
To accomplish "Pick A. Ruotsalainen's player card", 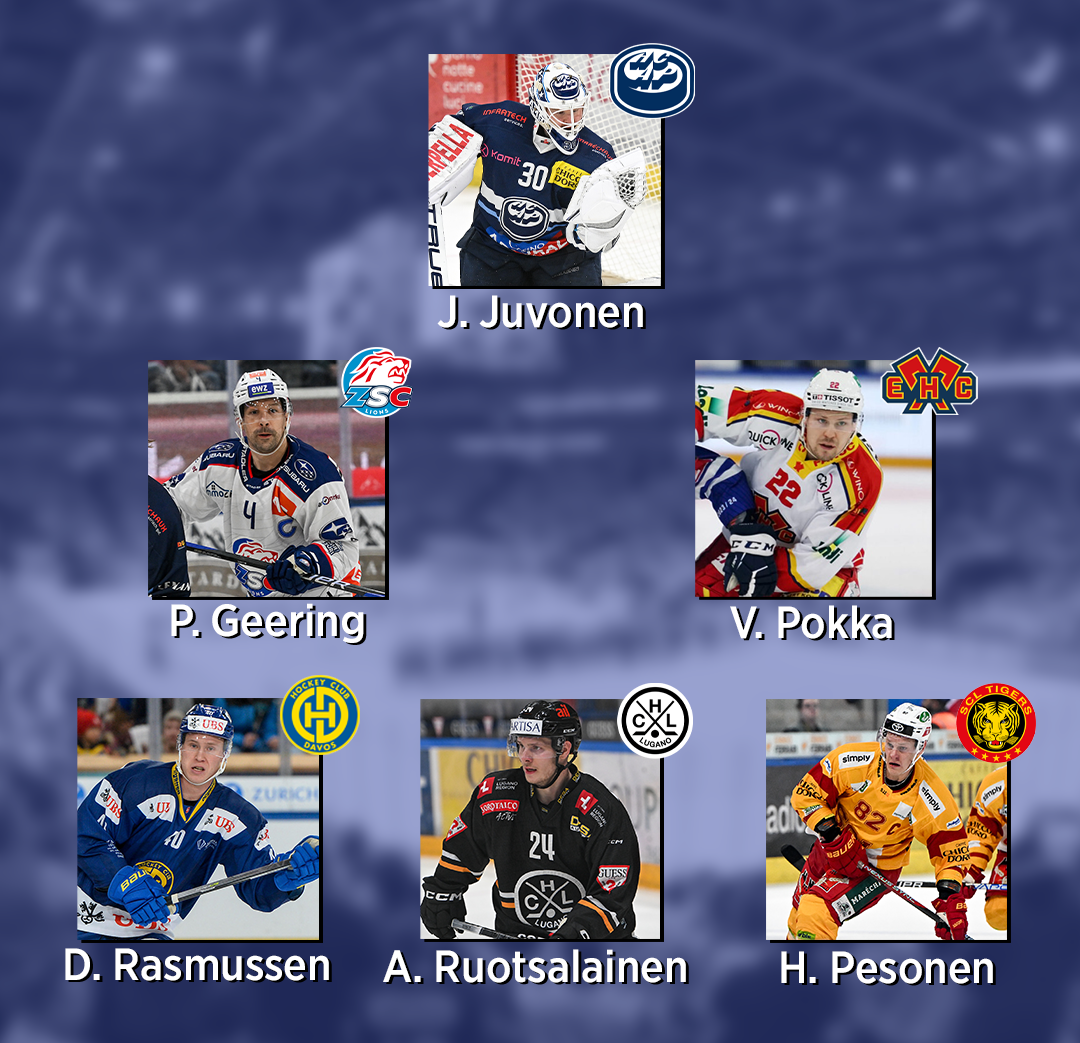I will [x=540, y=819].
